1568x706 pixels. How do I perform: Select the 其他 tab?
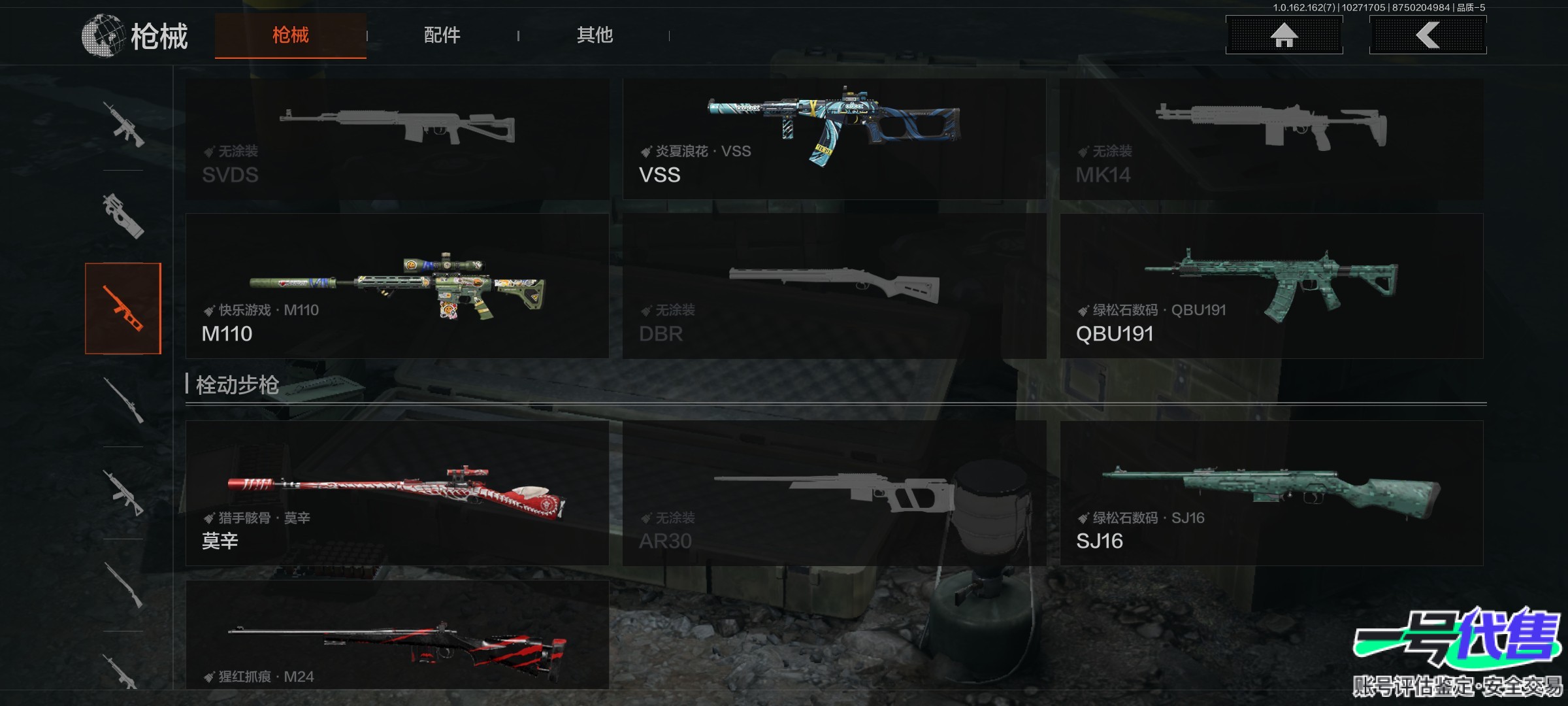pyautogui.click(x=595, y=35)
